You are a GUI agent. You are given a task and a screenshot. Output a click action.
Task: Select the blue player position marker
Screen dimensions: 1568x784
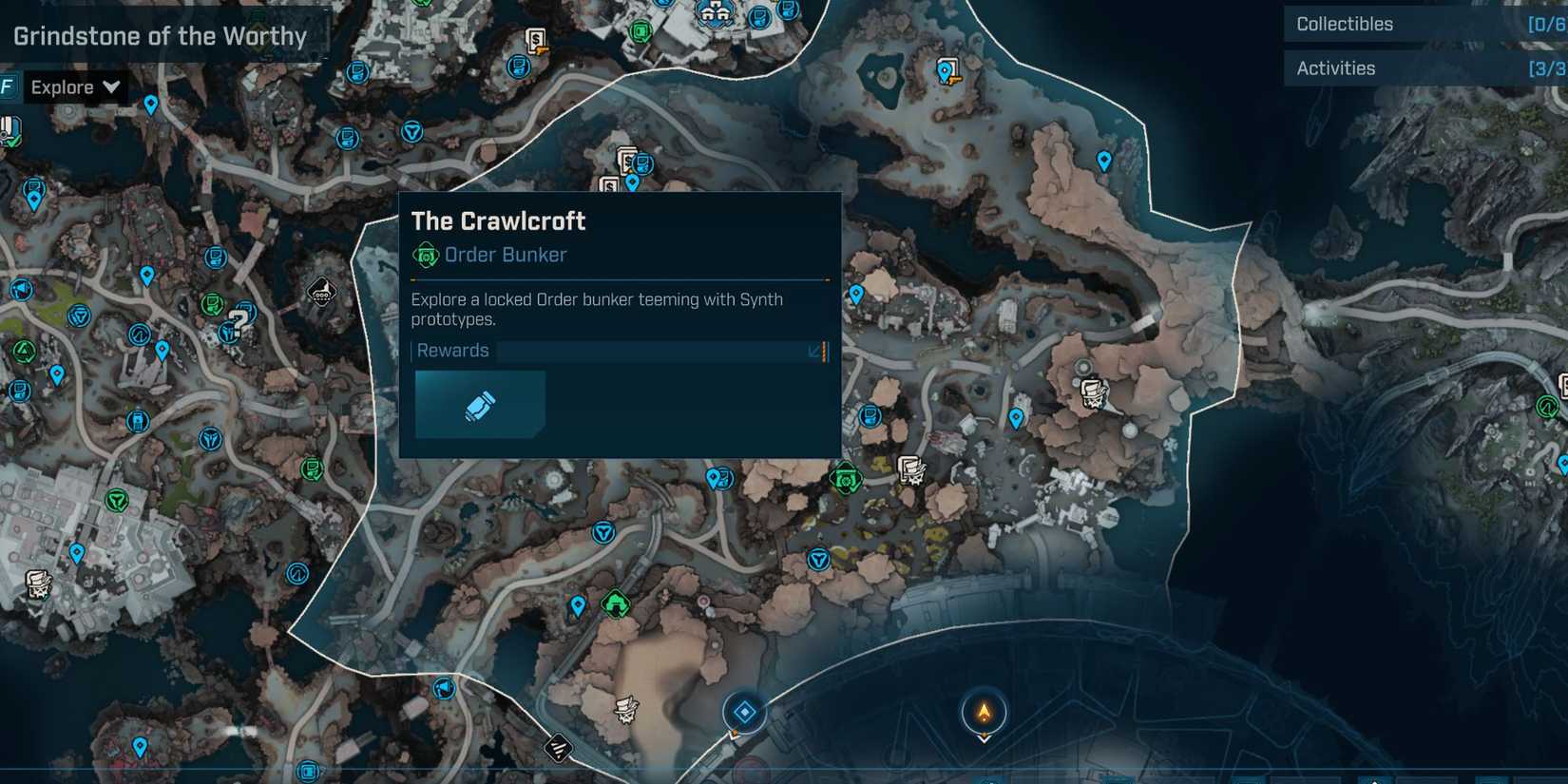pyautogui.click(x=745, y=710)
